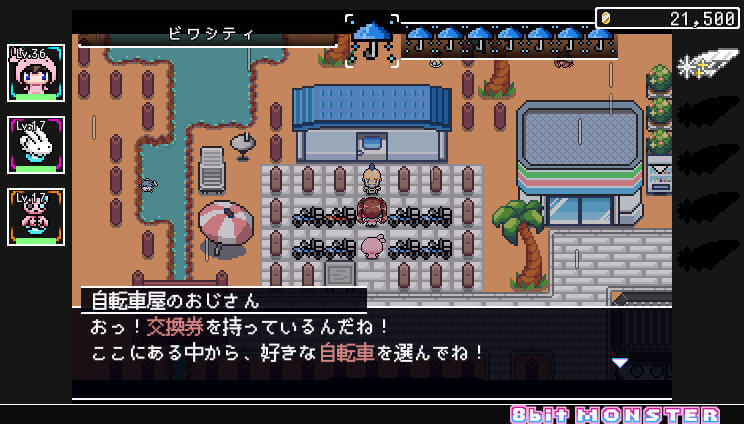
Task: Select the Lv.36 pink-hooded girl portrait
Action: pos(36,73)
